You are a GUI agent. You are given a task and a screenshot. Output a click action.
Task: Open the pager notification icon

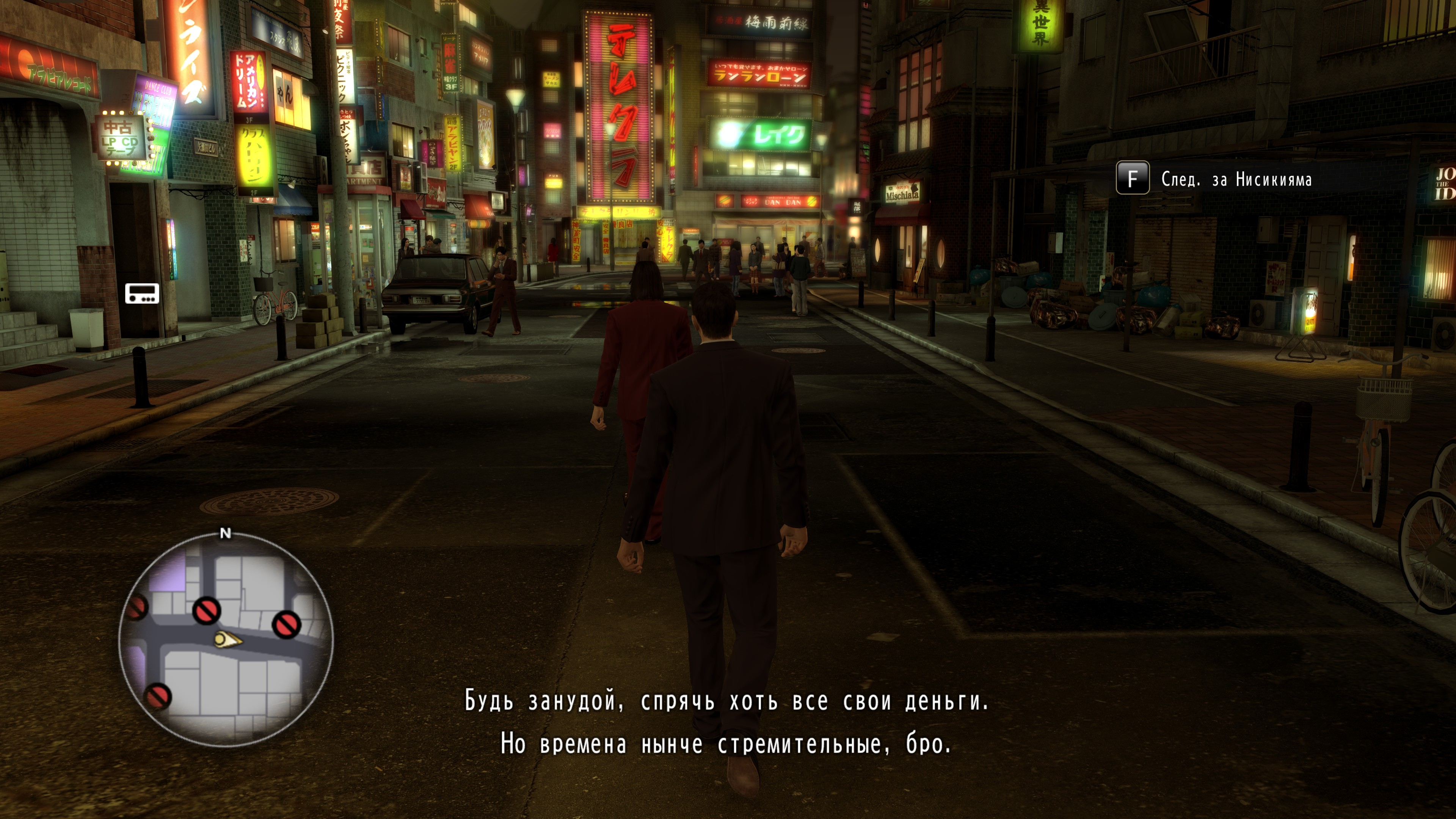pos(142,293)
